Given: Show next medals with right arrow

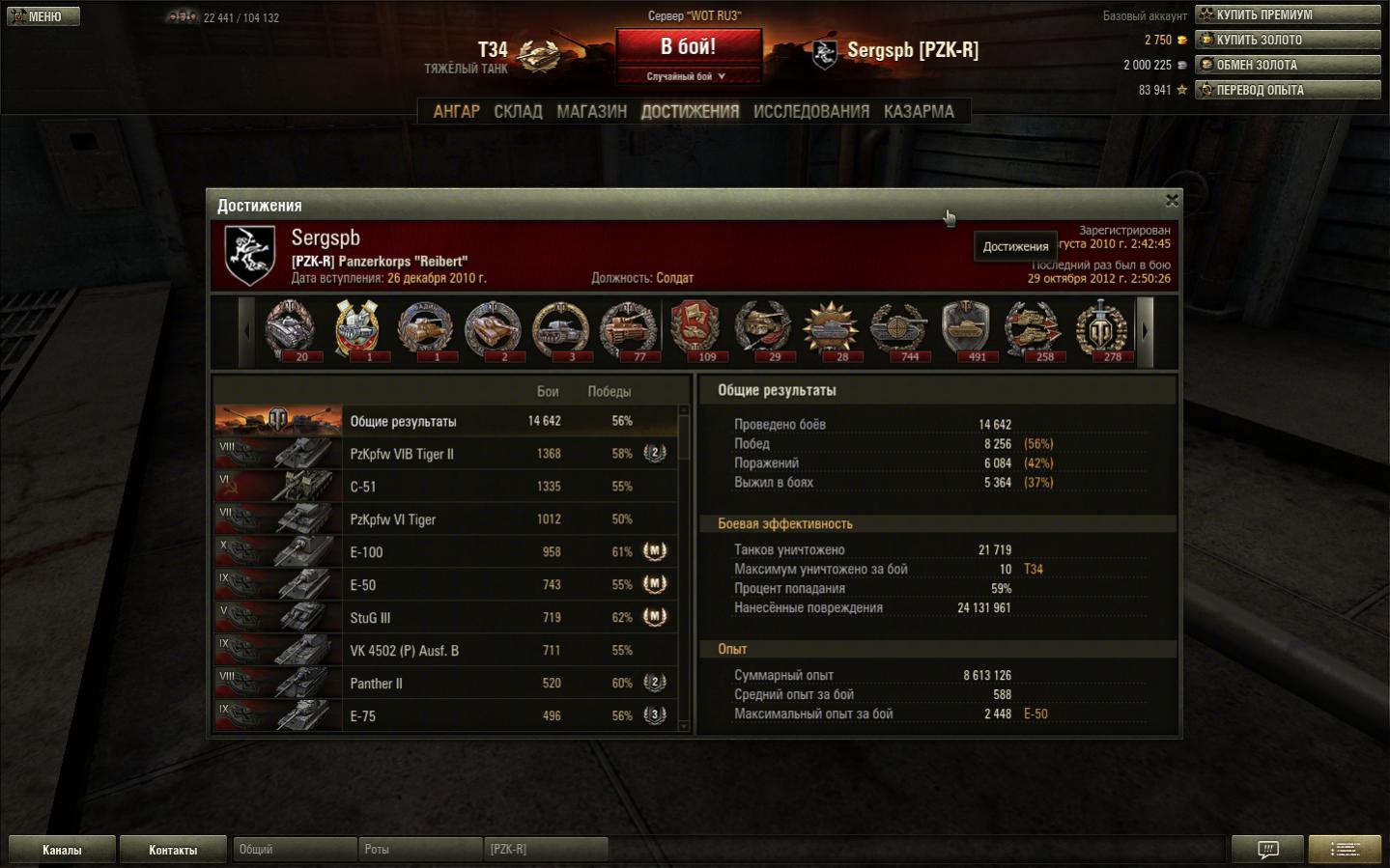Looking at the screenshot, I should 1146,331.
